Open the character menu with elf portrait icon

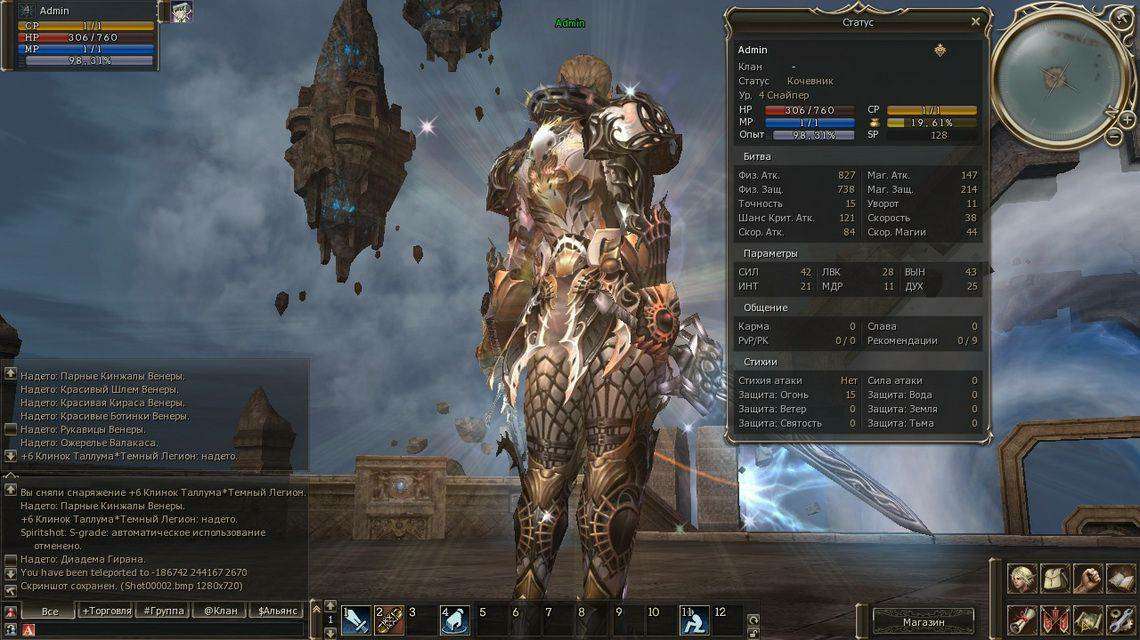pyautogui.click(x=1021, y=577)
